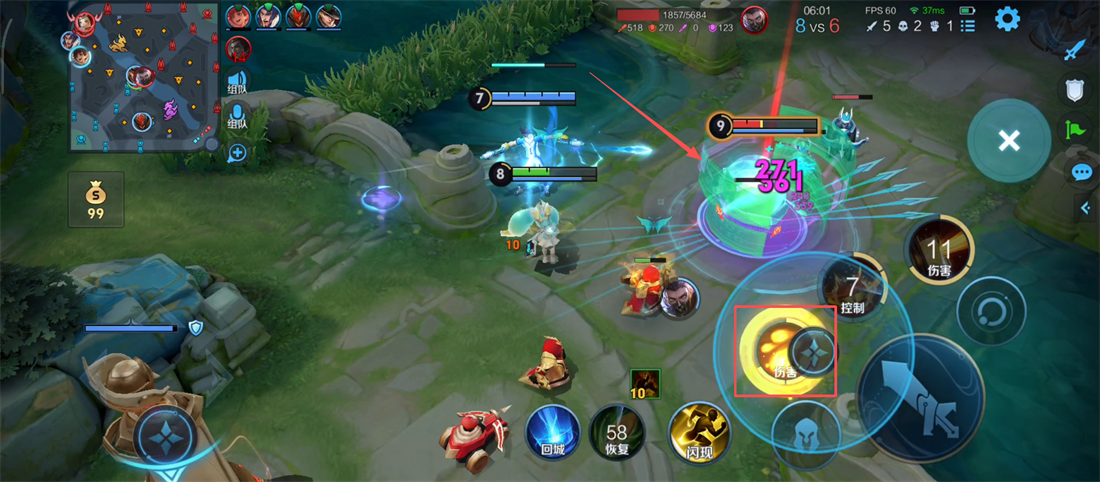Image resolution: width=1100 pixels, height=482 pixels.
Task: Tap the battlefield minimap
Action: click(x=144, y=77)
